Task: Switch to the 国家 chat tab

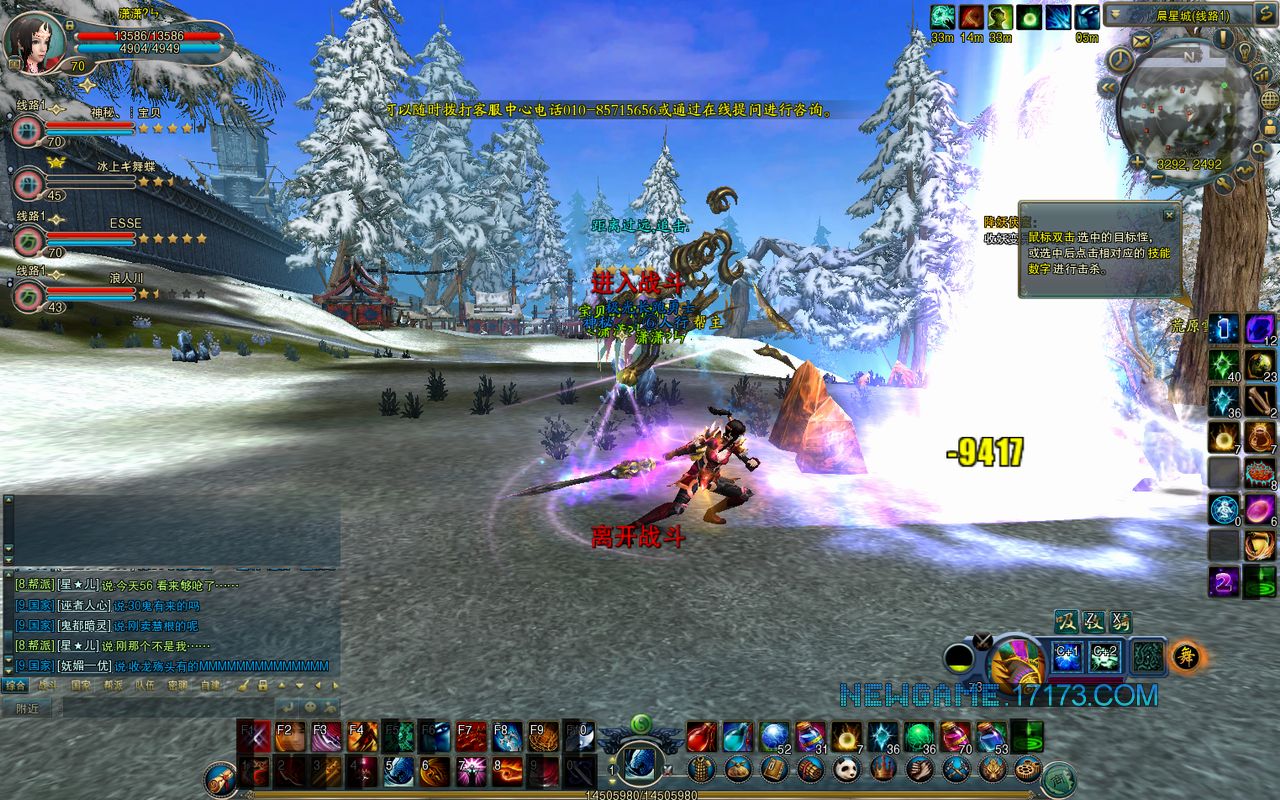Action: click(x=80, y=686)
